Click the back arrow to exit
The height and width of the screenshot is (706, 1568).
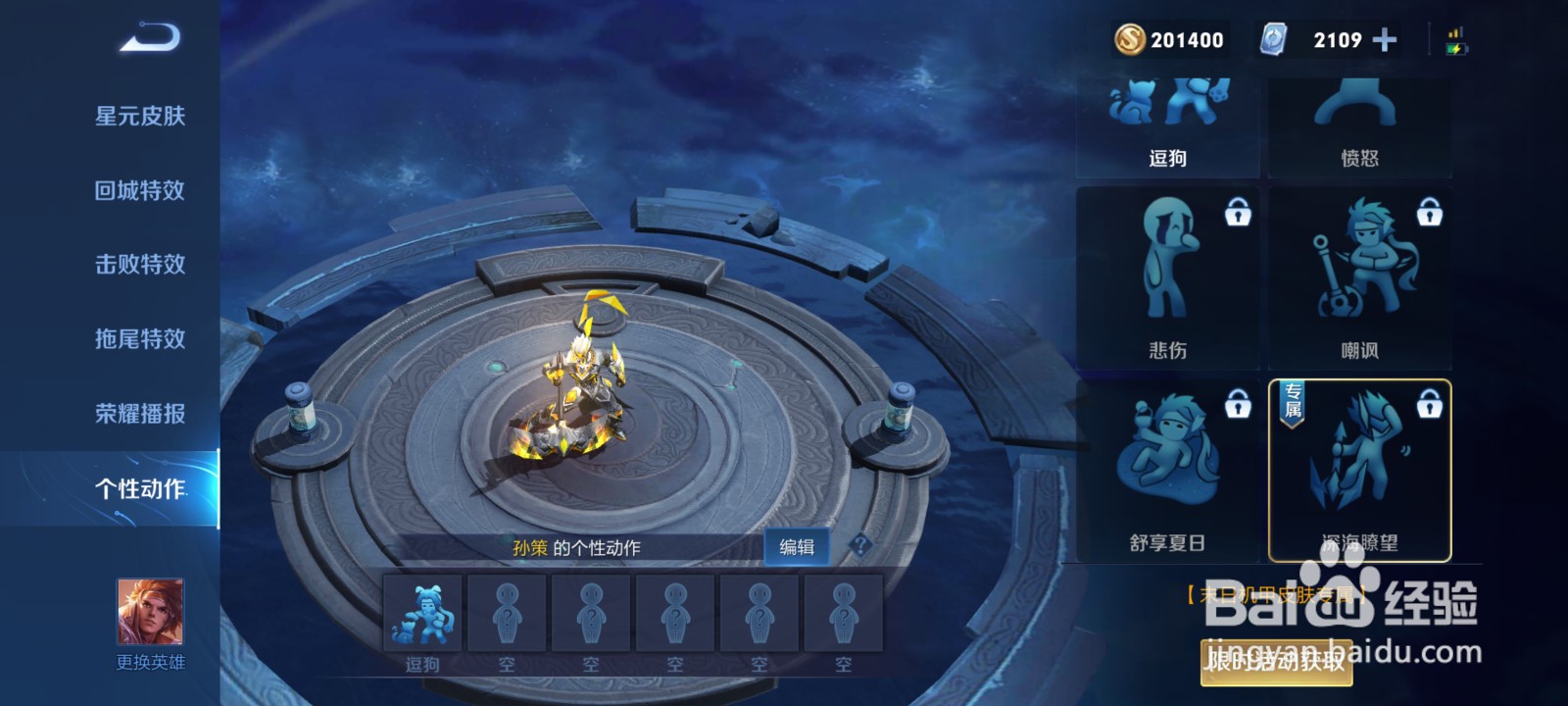(x=147, y=37)
